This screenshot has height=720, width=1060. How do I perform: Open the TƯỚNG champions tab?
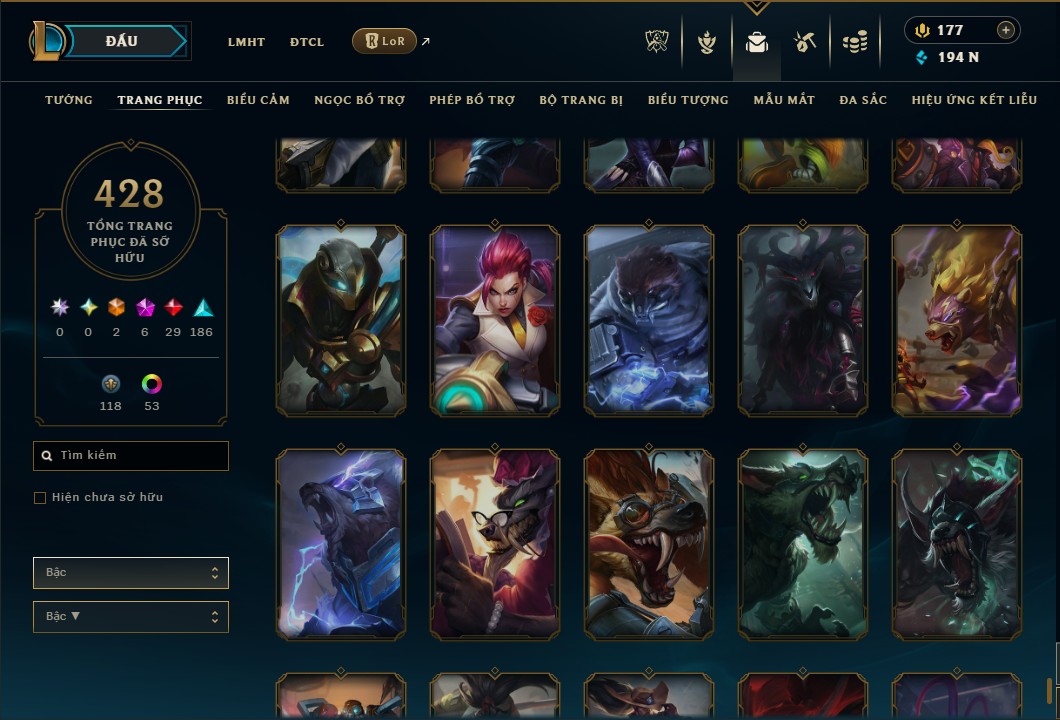click(69, 100)
